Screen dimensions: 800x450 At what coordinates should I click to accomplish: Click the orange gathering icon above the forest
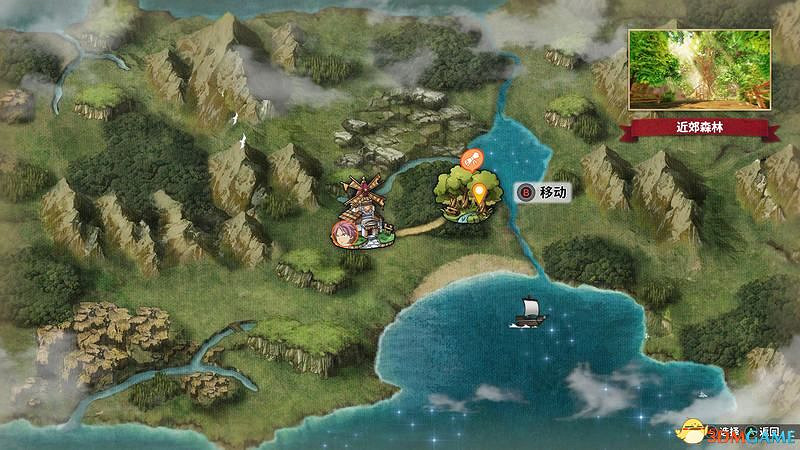click(471, 158)
